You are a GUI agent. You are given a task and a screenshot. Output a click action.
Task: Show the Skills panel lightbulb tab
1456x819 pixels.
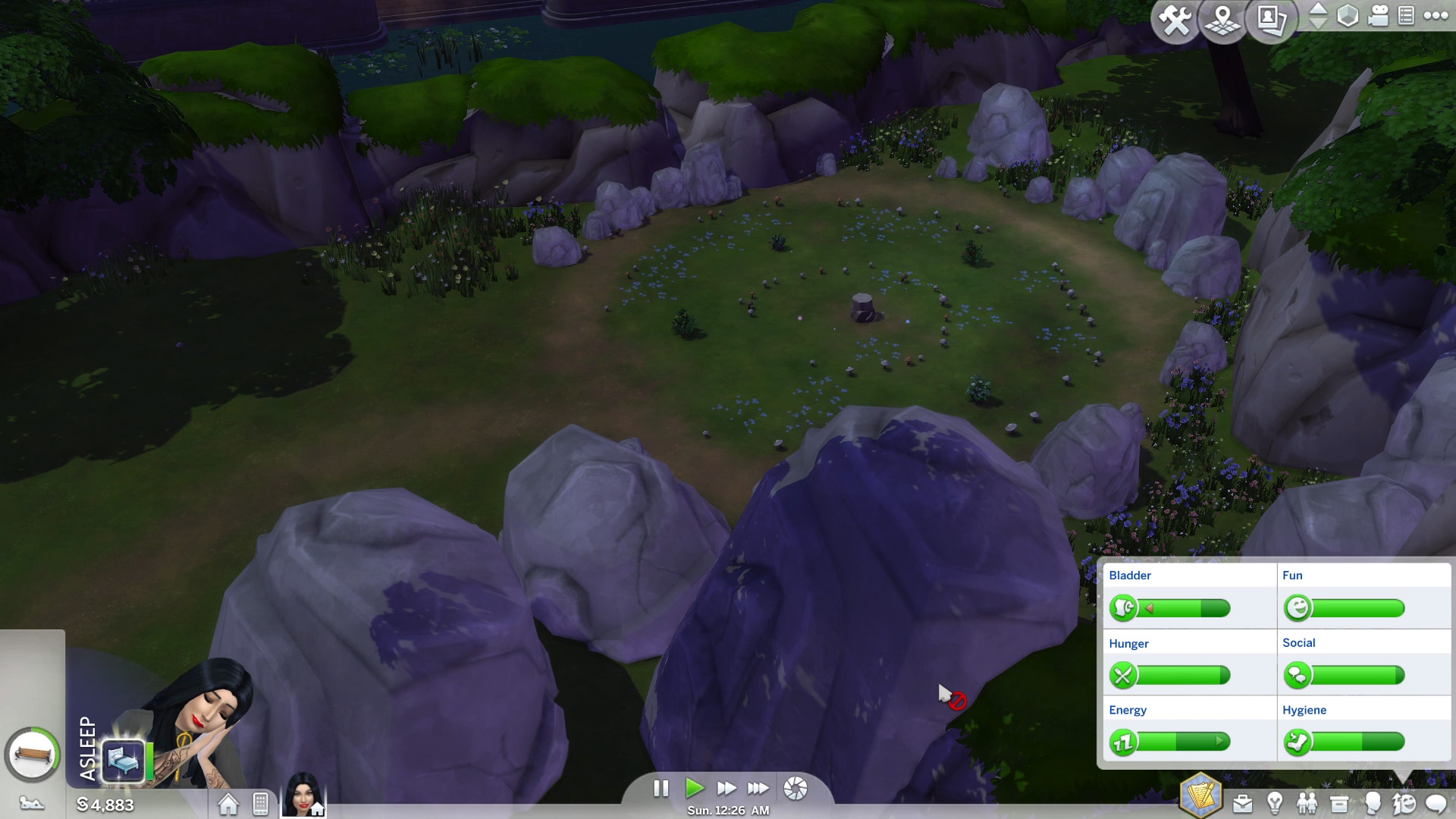(x=1275, y=803)
